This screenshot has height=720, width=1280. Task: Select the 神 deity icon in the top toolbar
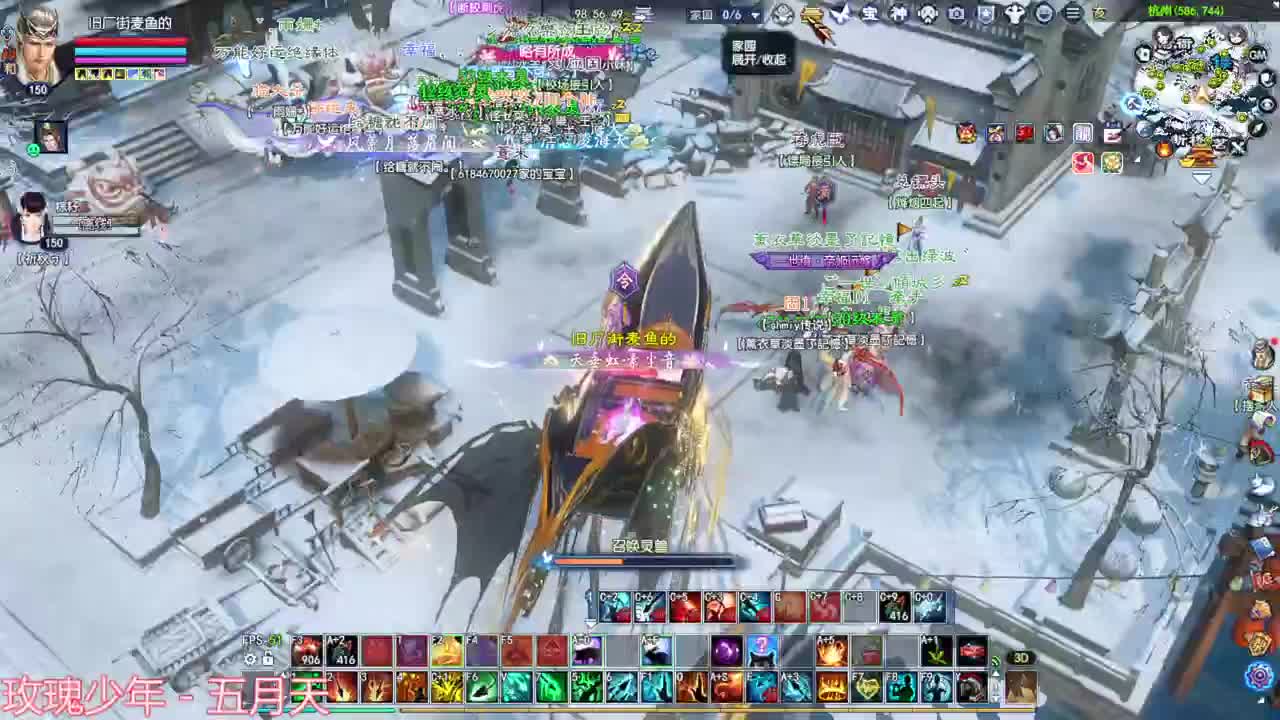[x=898, y=15]
